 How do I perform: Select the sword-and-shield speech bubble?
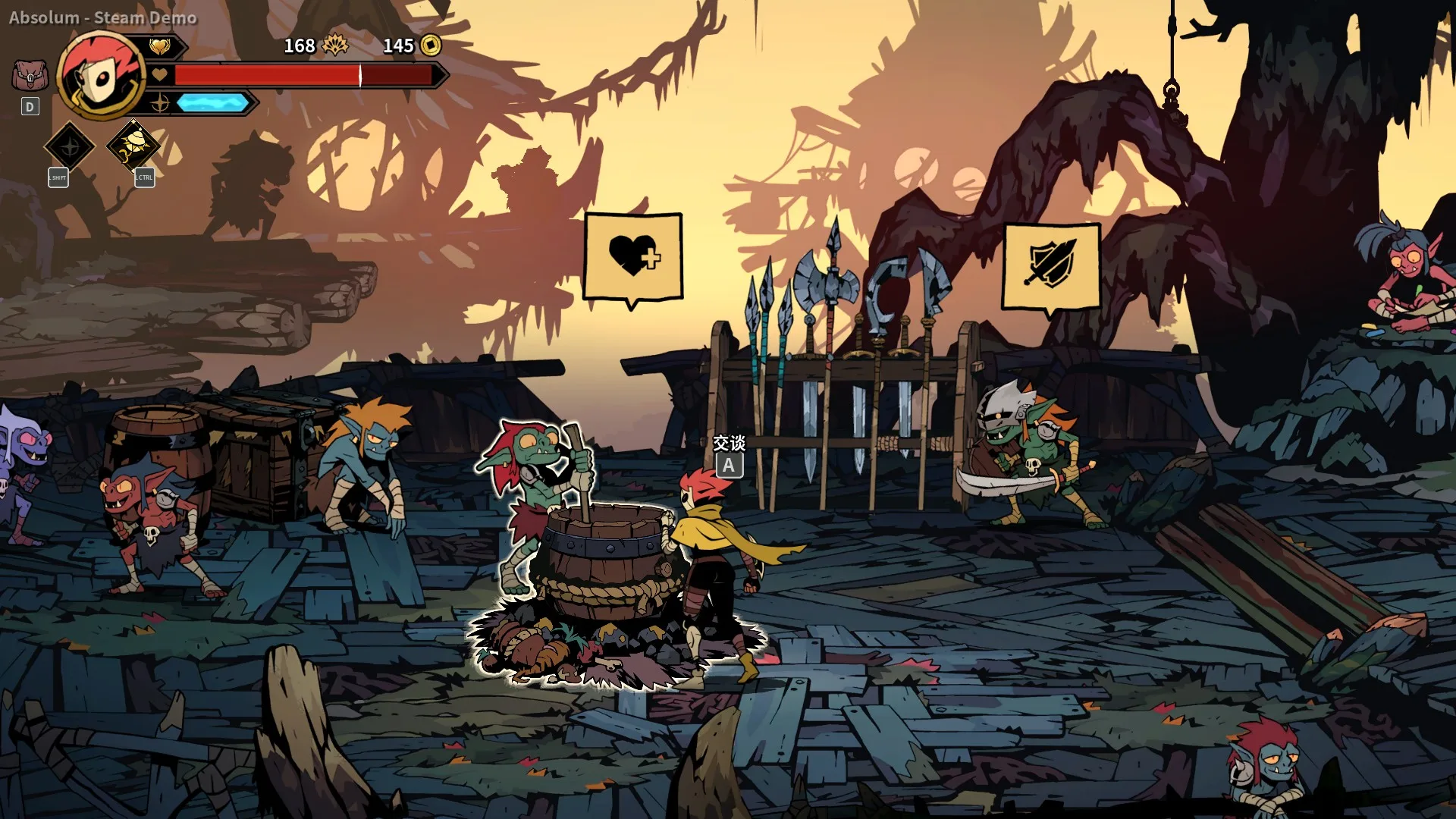click(x=1051, y=265)
